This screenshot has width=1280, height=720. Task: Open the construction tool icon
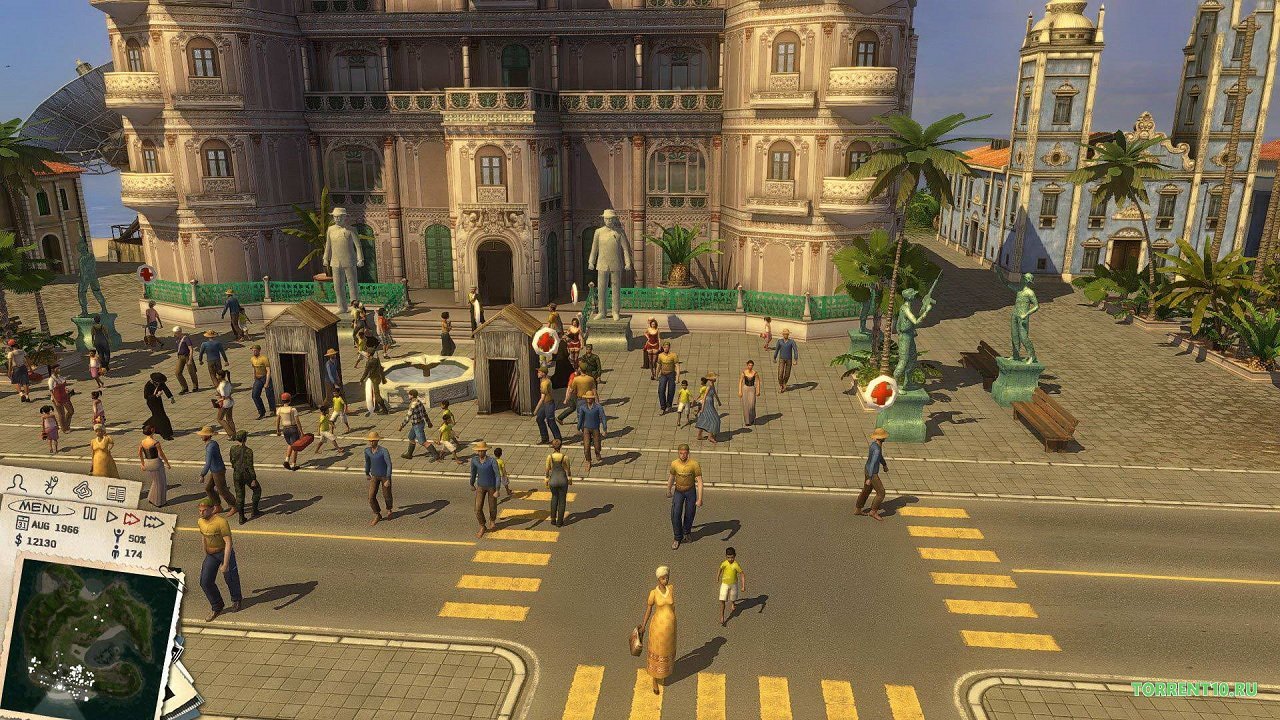(49, 484)
